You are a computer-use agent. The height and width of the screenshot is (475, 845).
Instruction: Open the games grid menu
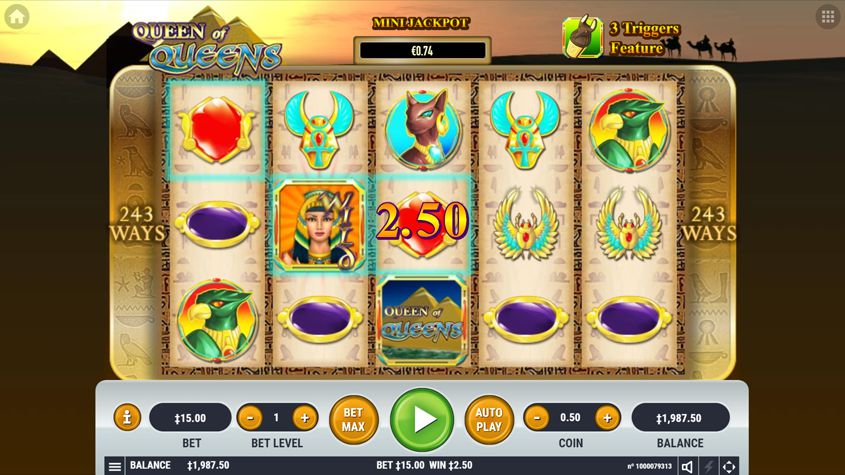827,16
